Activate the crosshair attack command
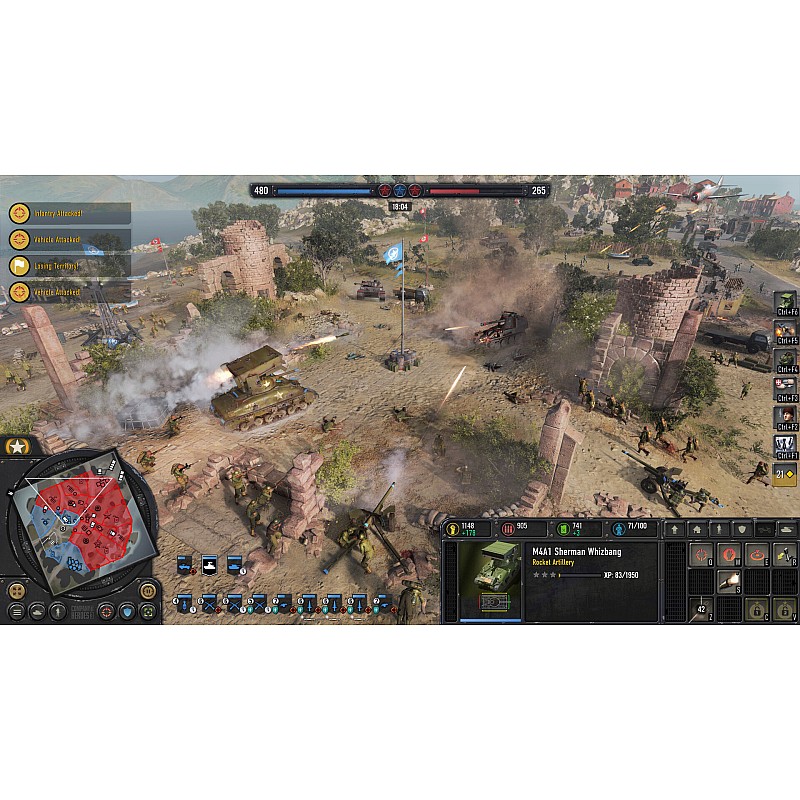Screen dimensions: 800x800 (701, 555)
